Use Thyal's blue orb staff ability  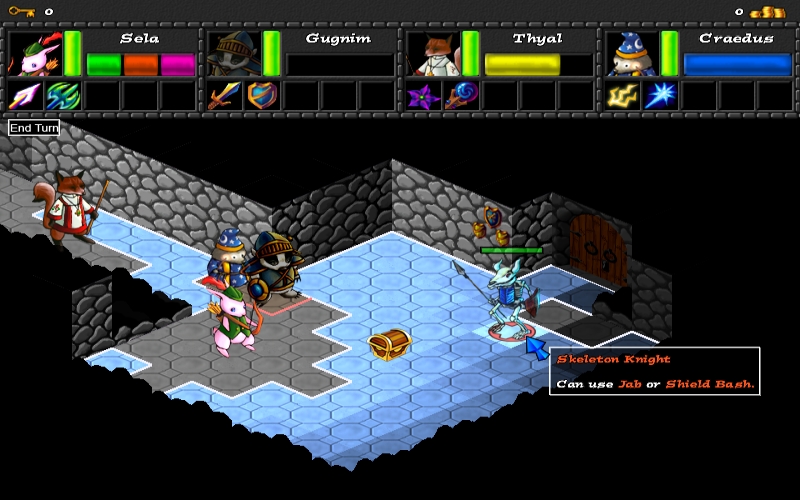(x=461, y=96)
